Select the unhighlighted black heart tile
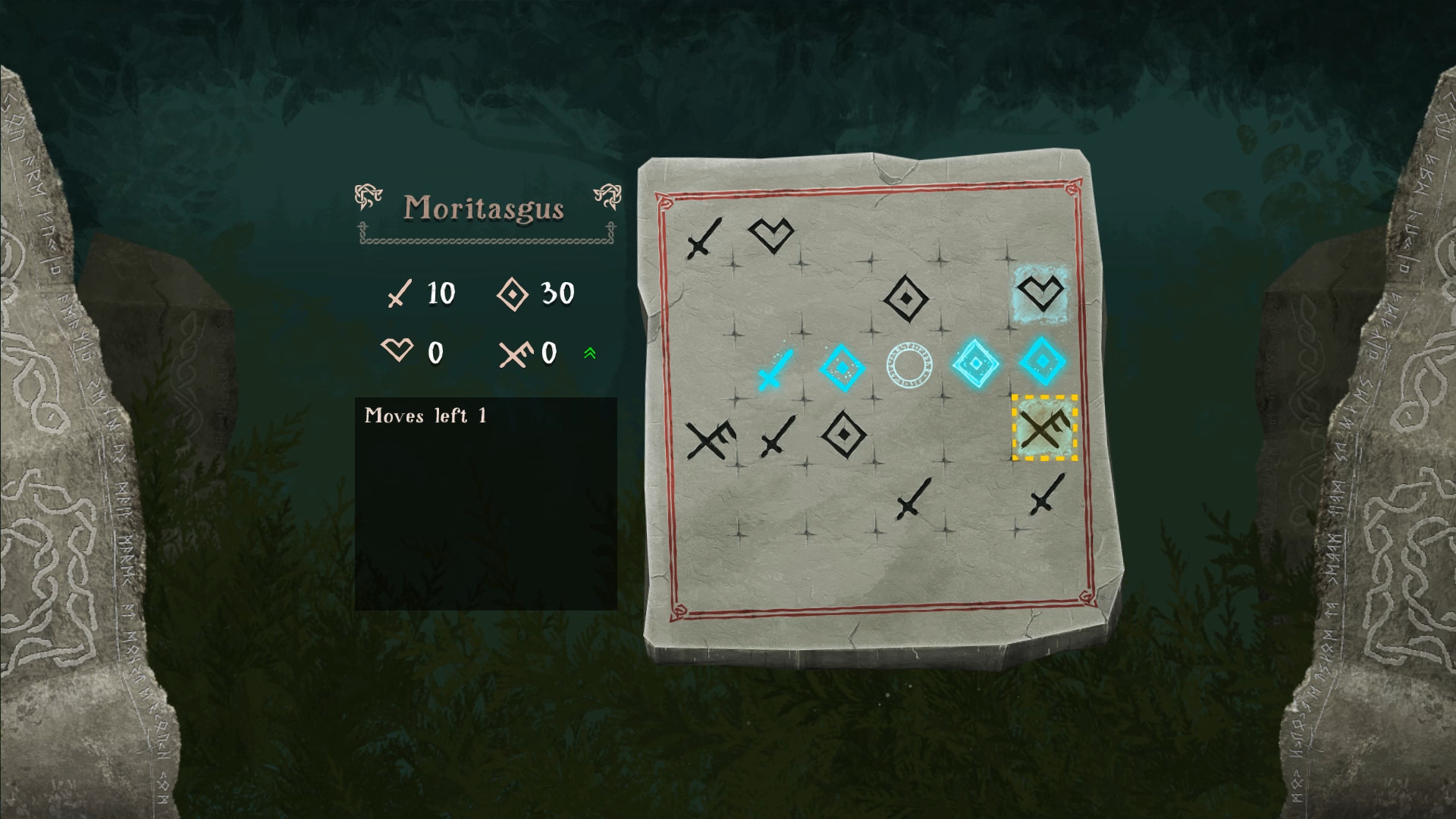The width and height of the screenshot is (1456, 819). 770,234
